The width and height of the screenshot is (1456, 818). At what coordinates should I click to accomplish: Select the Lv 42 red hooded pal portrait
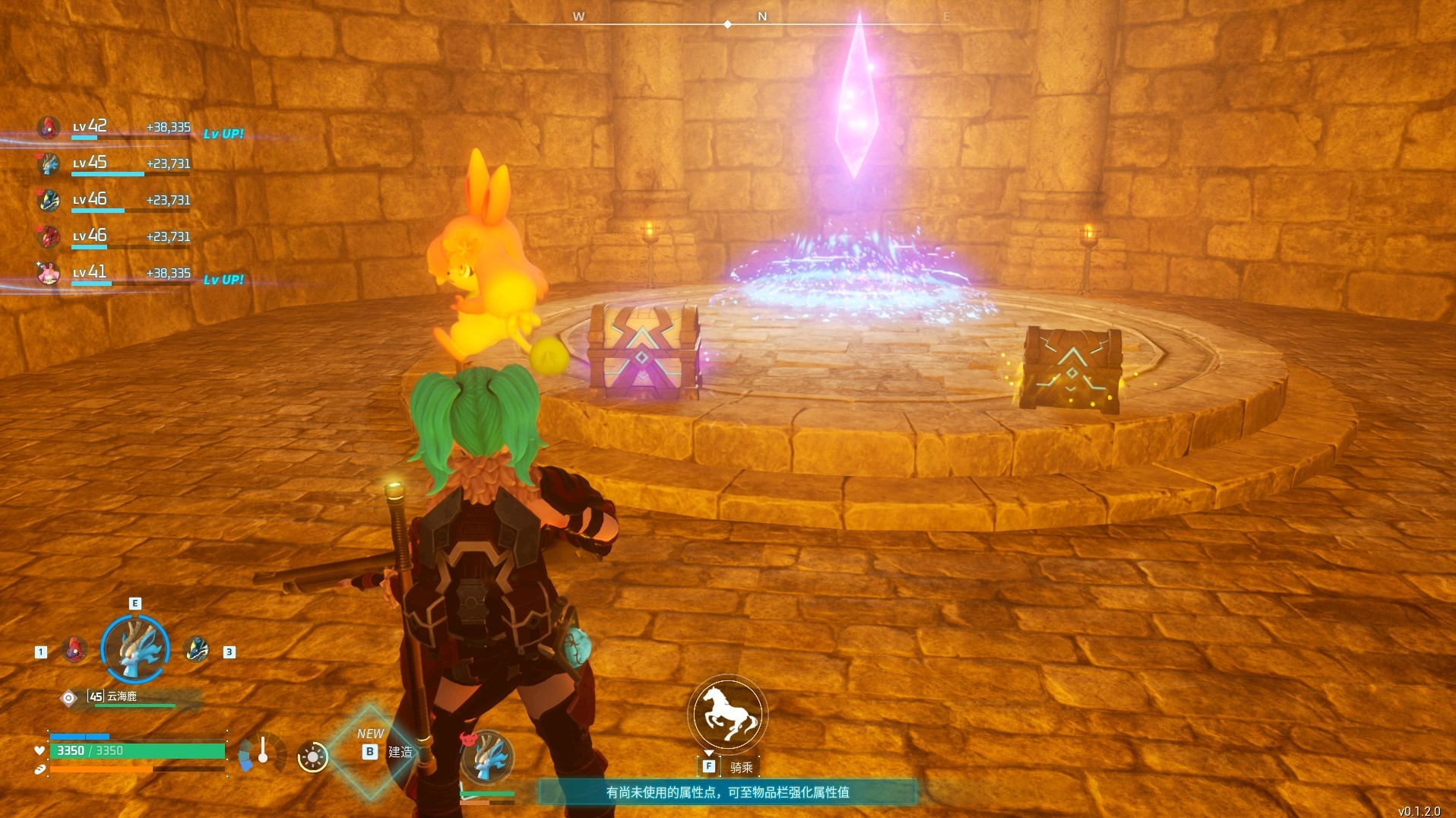tap(49, 127)
